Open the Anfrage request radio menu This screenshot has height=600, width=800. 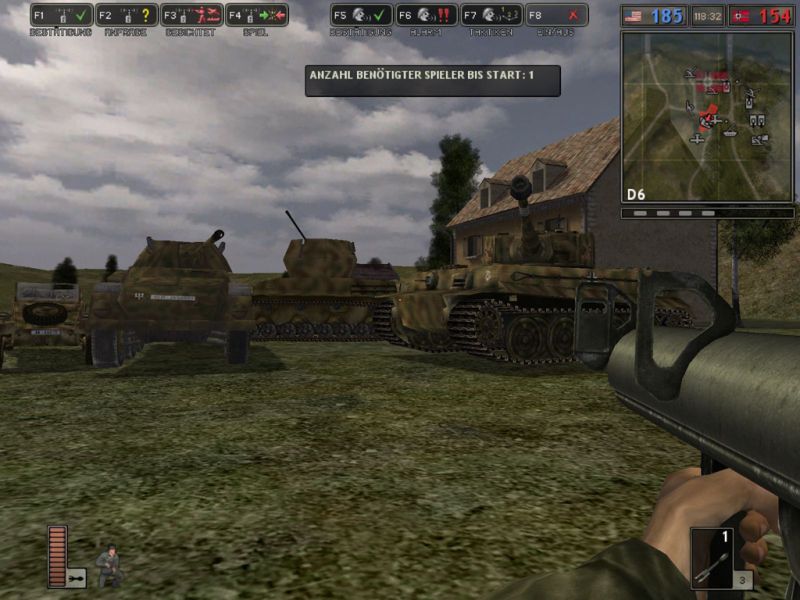point(127,15)
